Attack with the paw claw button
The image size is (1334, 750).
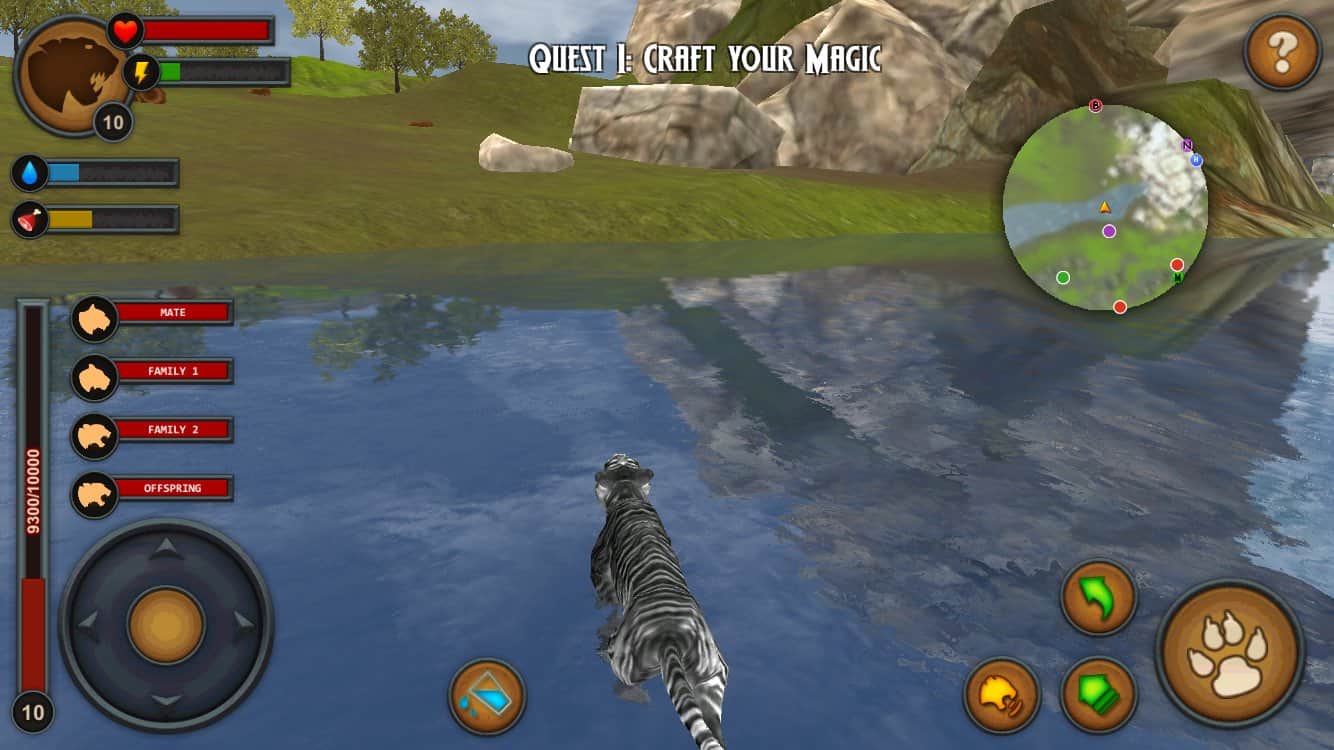[x=1229, y=654]
